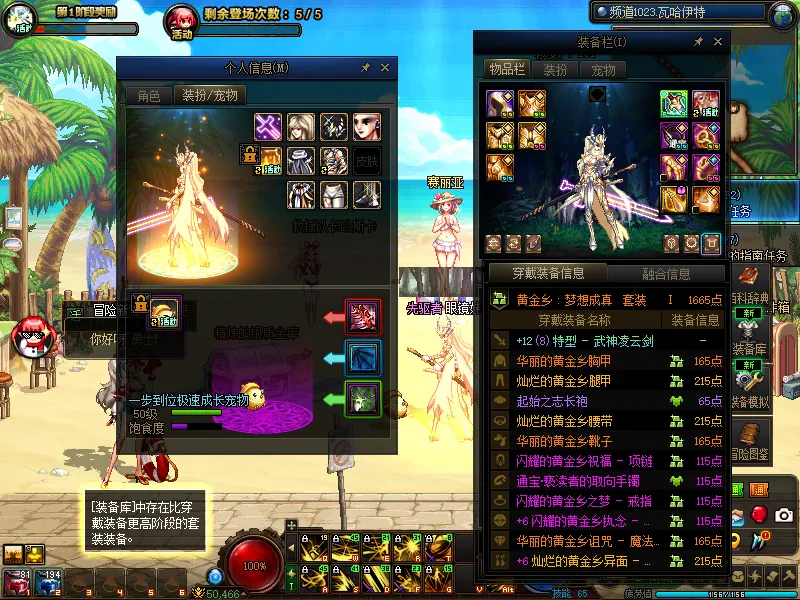Pin the equipment panel window

point(697,43)
